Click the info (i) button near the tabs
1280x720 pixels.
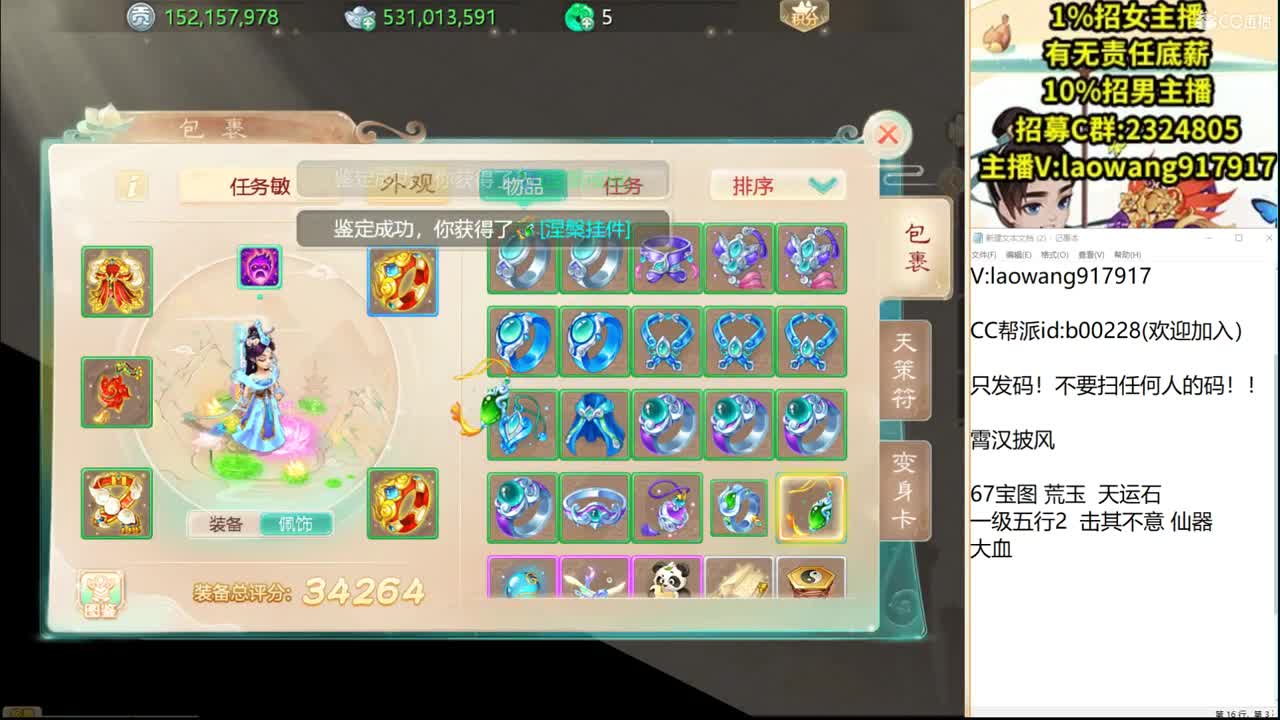(131, 187)
